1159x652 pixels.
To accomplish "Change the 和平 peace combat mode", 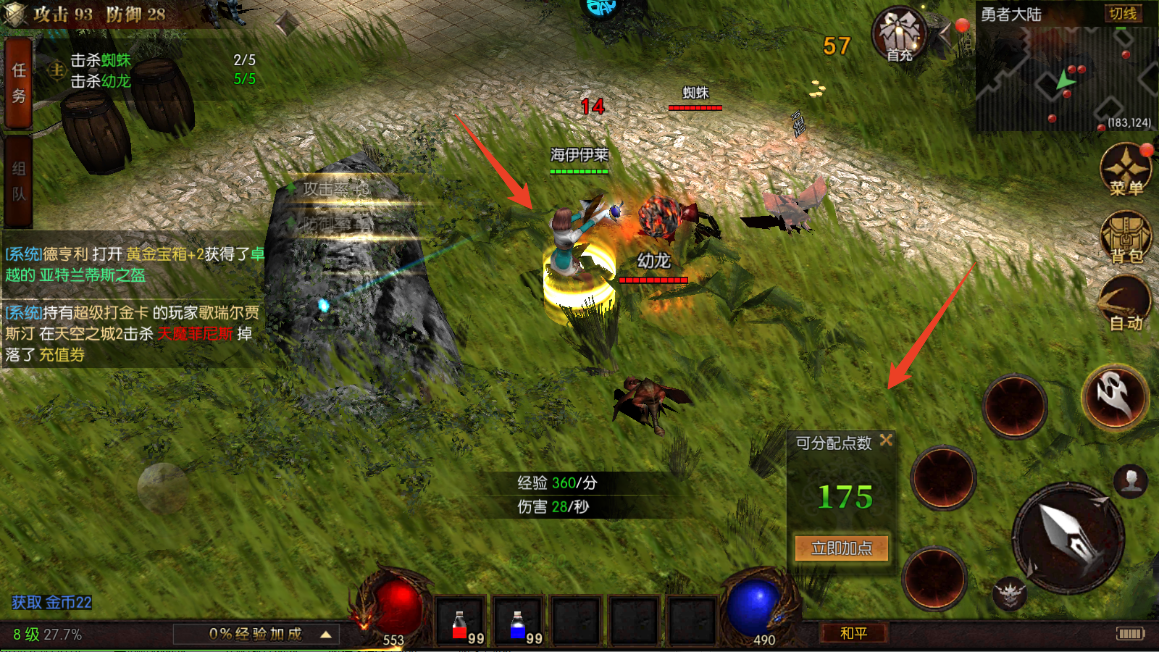I will click(853, 633).
